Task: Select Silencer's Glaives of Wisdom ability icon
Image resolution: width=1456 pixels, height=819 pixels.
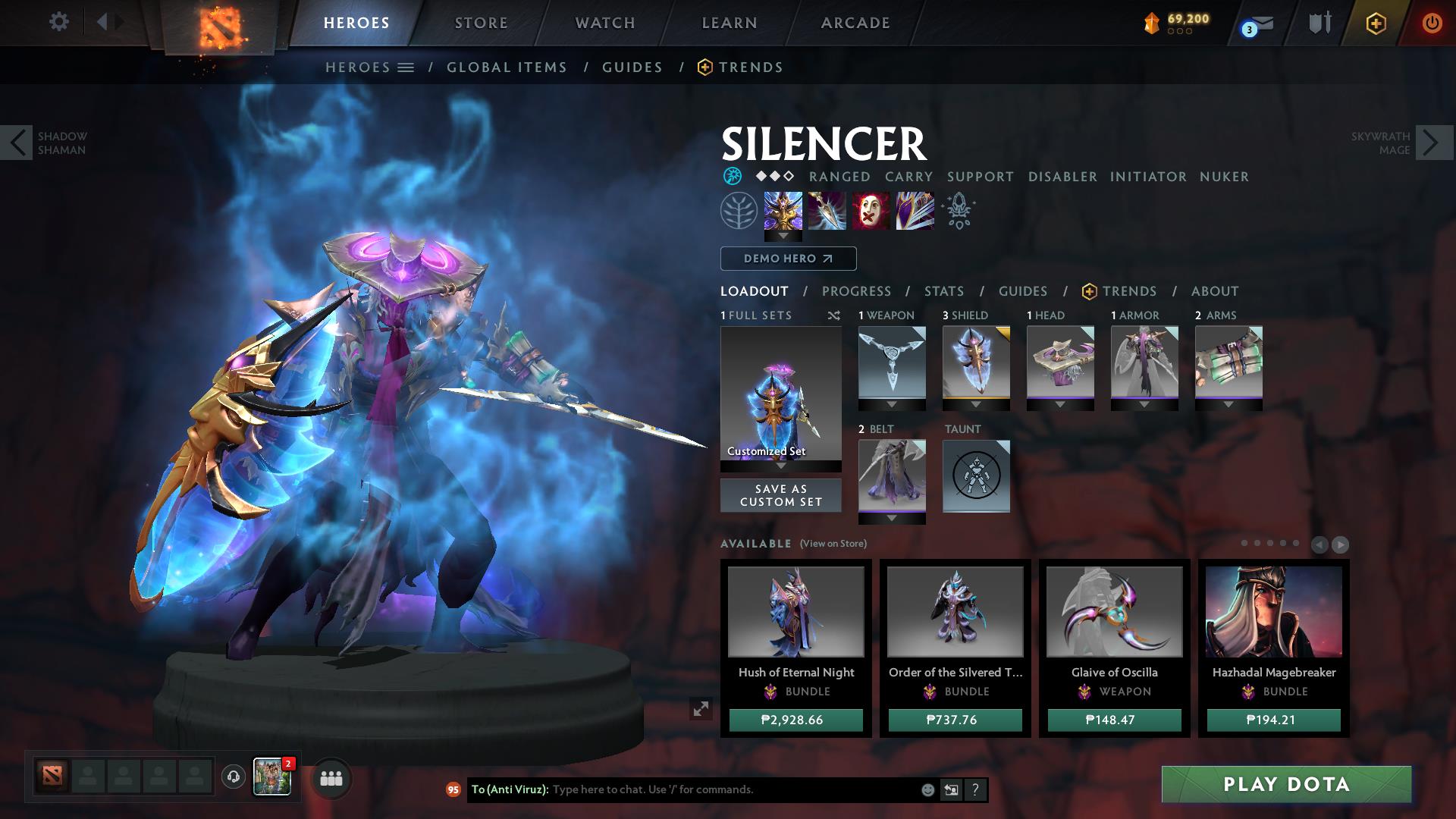Action: click(x=827, y=211)
